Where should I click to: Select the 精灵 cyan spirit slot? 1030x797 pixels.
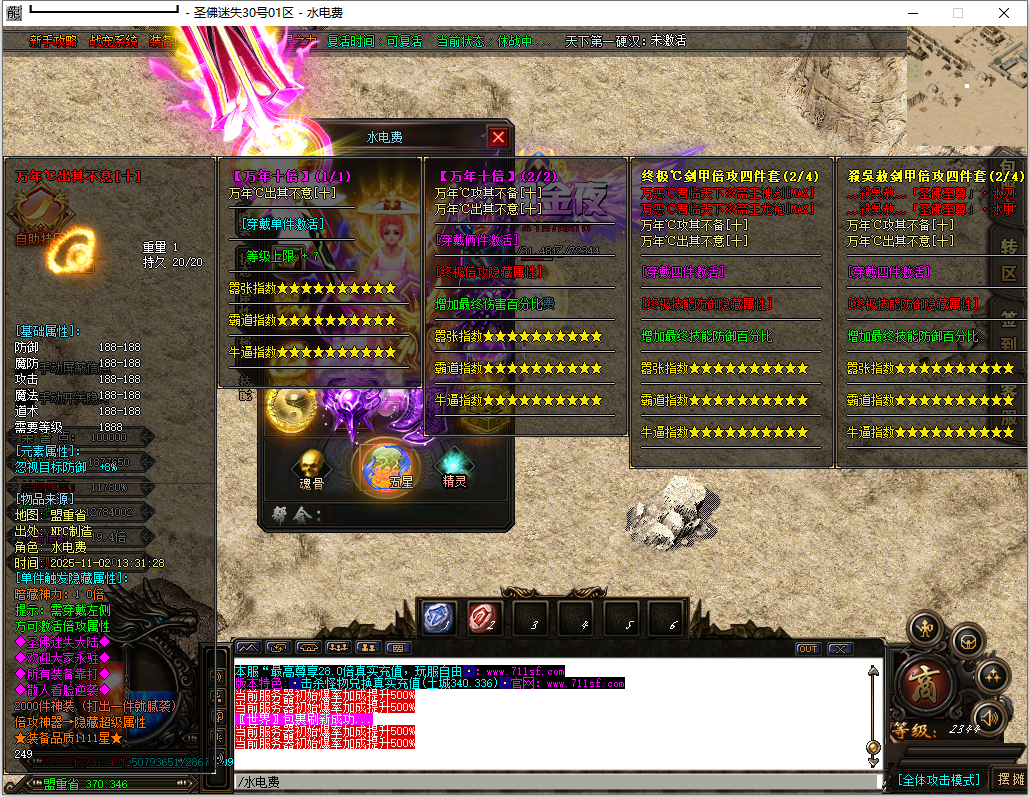455,468
